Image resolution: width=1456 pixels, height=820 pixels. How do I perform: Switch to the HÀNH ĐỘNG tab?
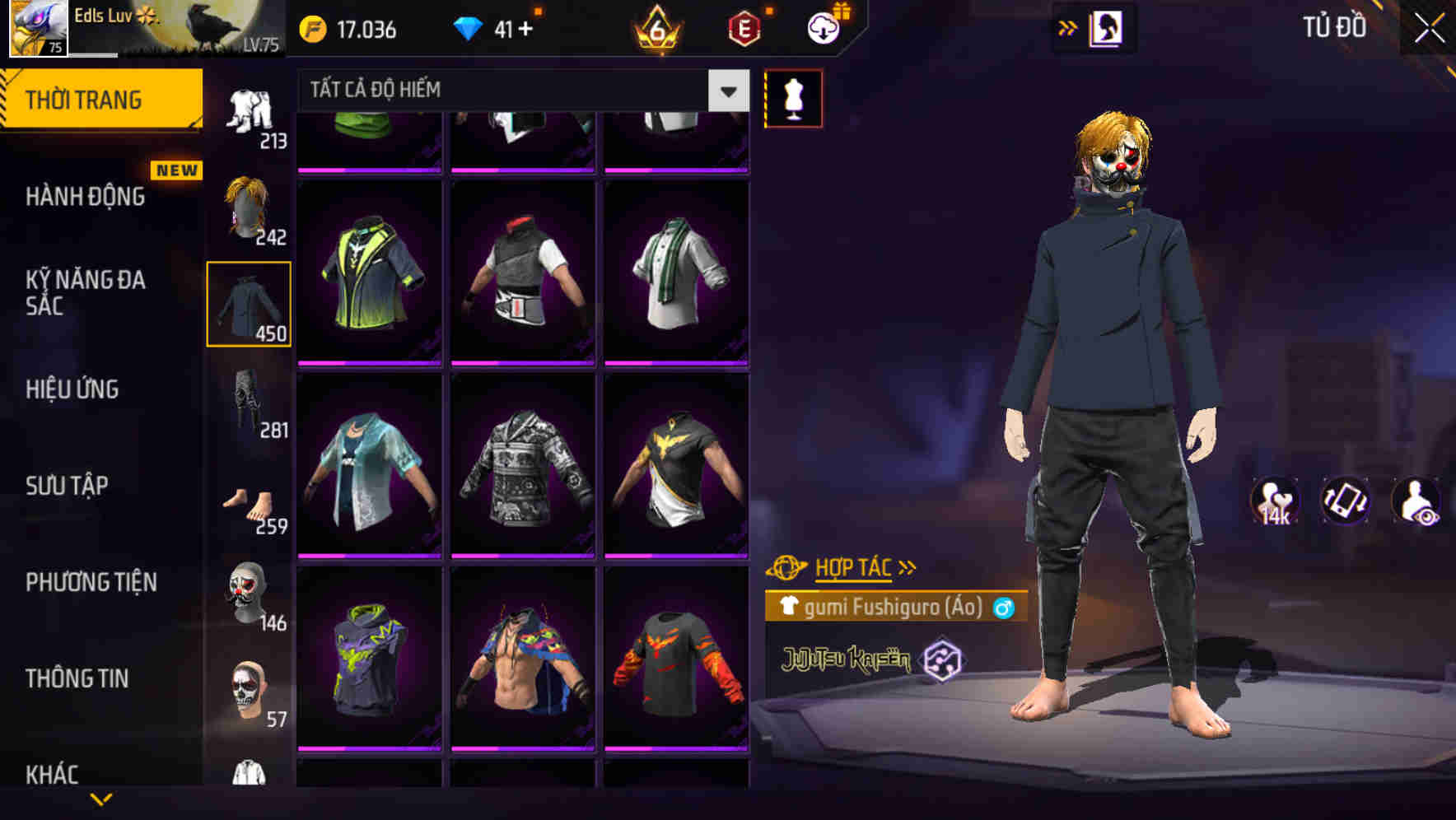(84, 197)
